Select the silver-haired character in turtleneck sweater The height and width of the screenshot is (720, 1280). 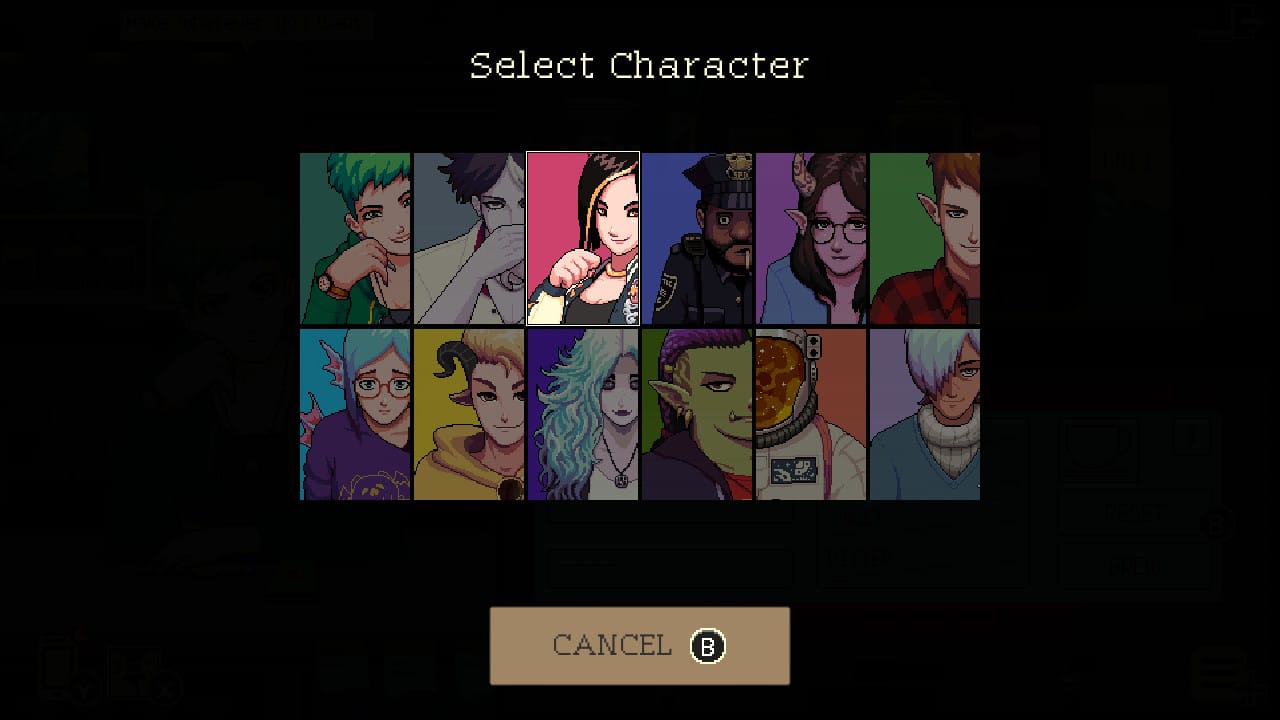coord(925,414)
